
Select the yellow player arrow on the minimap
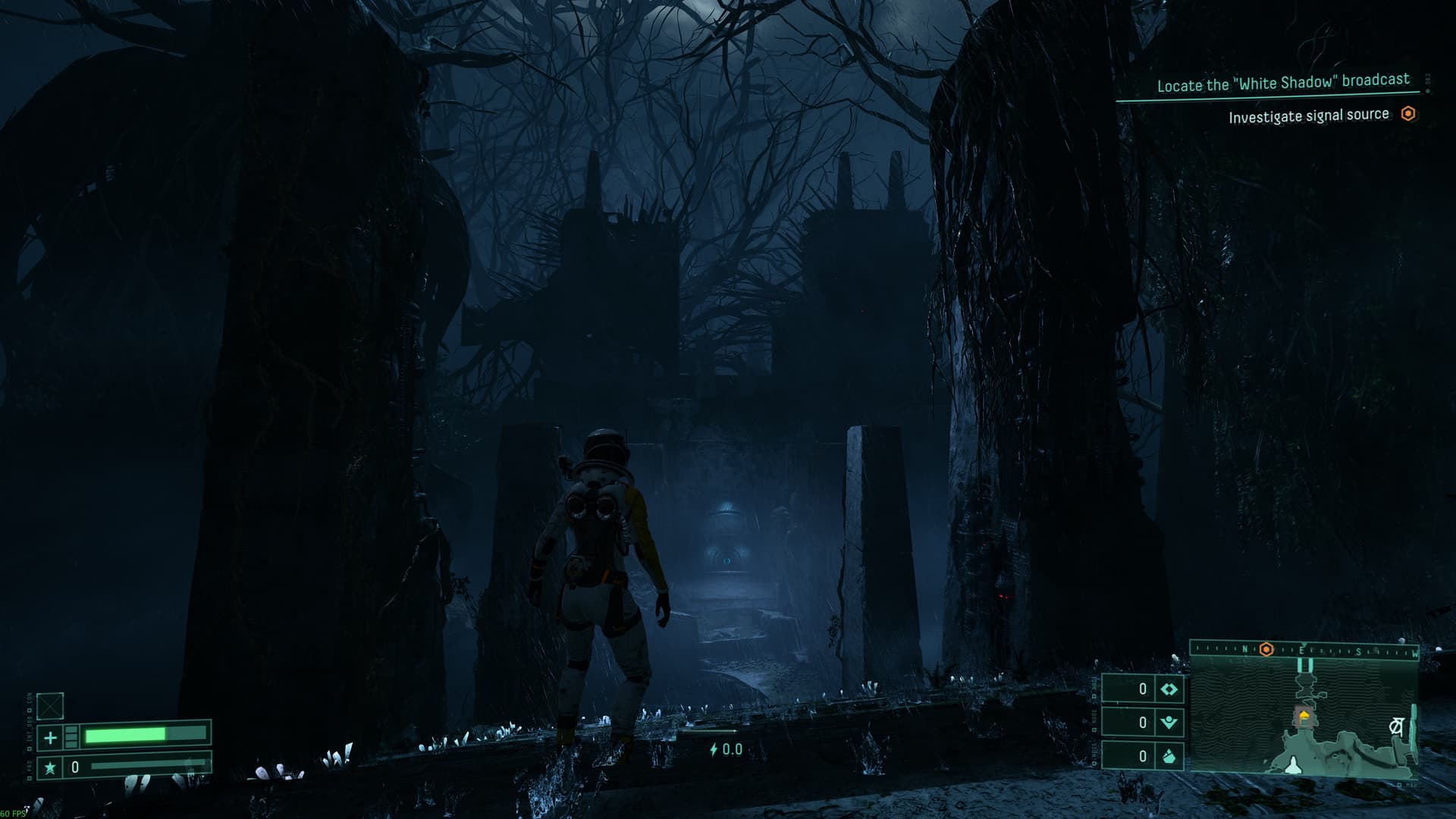[1304, 714]
